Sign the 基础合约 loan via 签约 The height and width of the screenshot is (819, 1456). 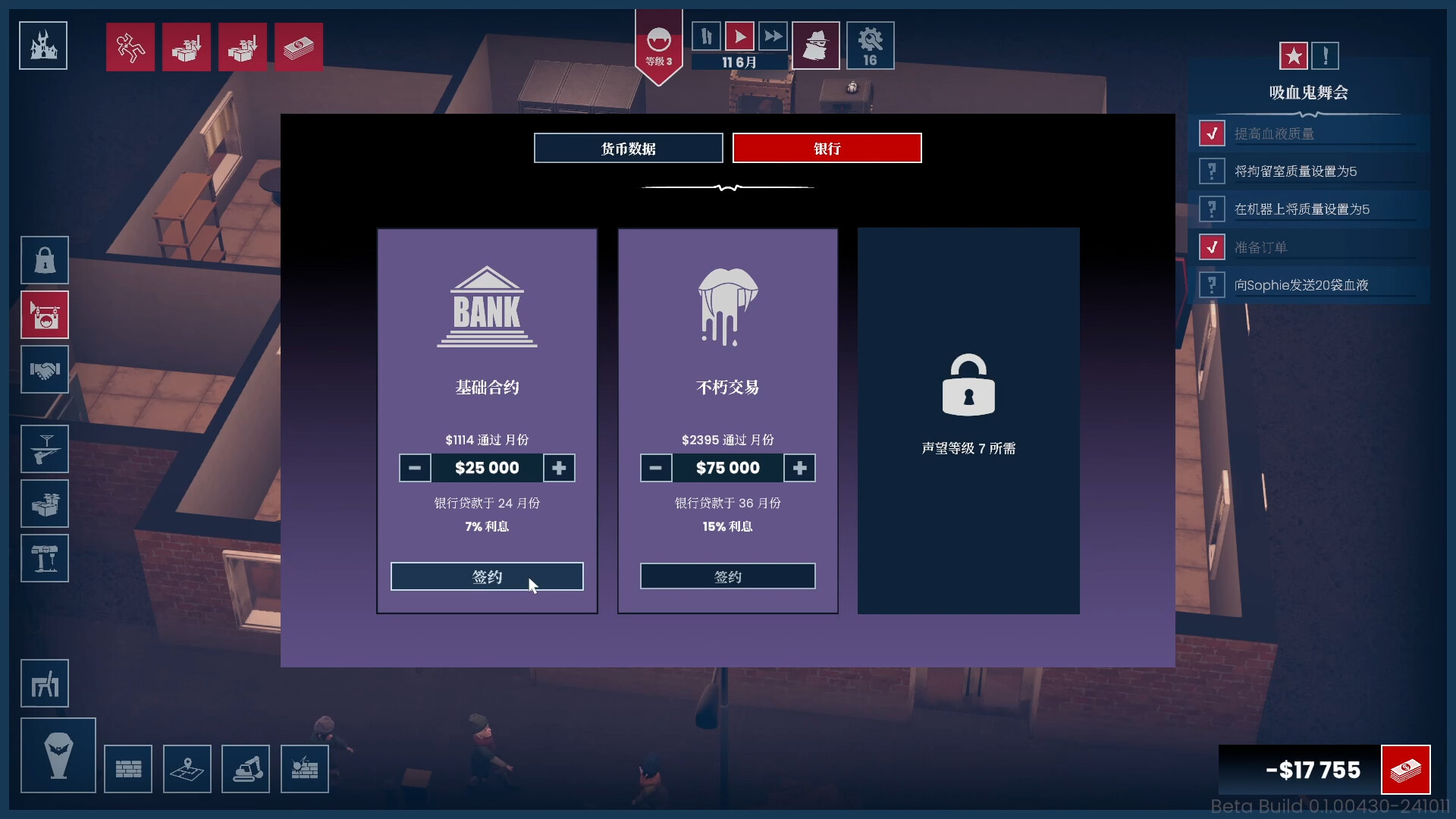pyautogui.click(x=486, y=576)
